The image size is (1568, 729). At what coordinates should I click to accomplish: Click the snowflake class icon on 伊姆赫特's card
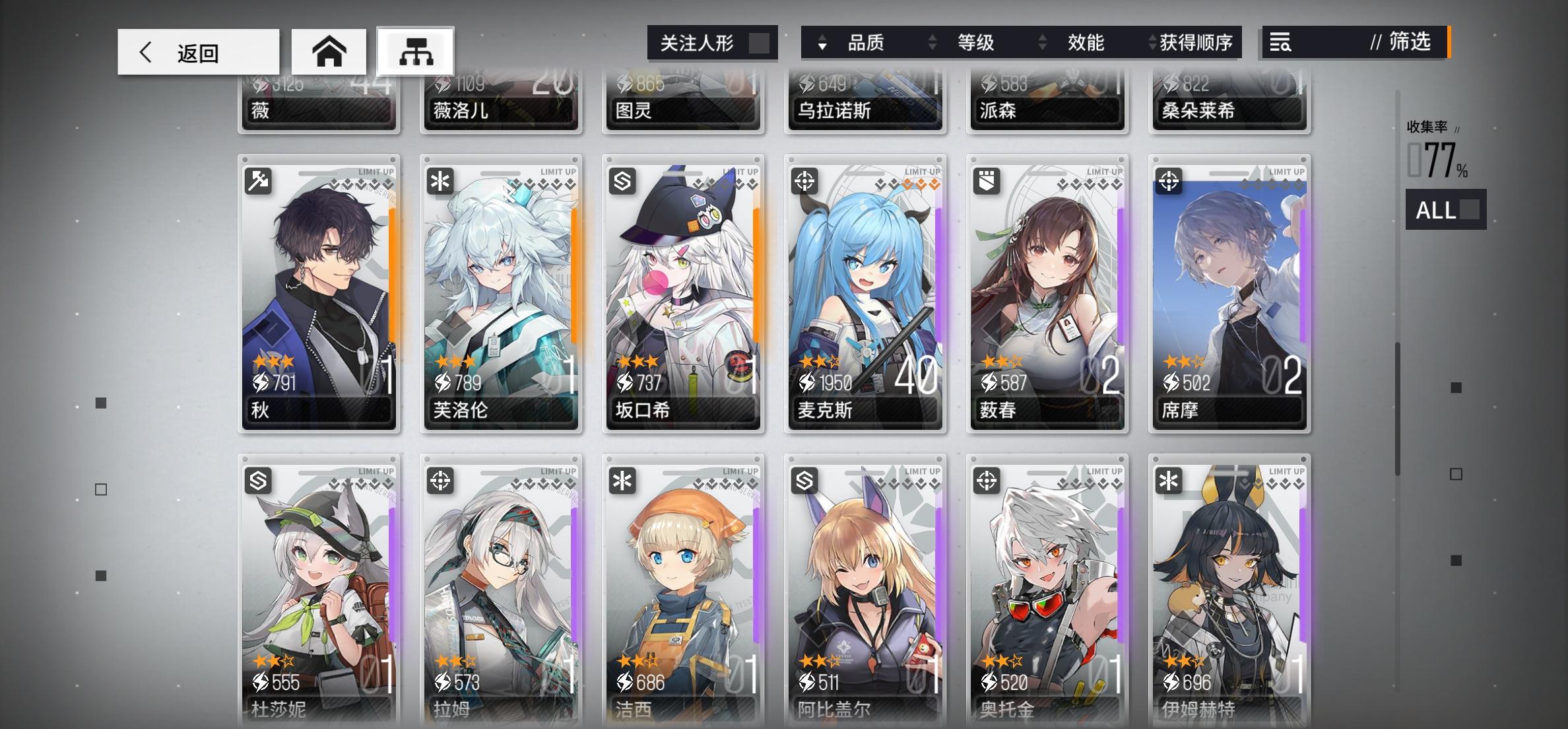[1170, 482]
